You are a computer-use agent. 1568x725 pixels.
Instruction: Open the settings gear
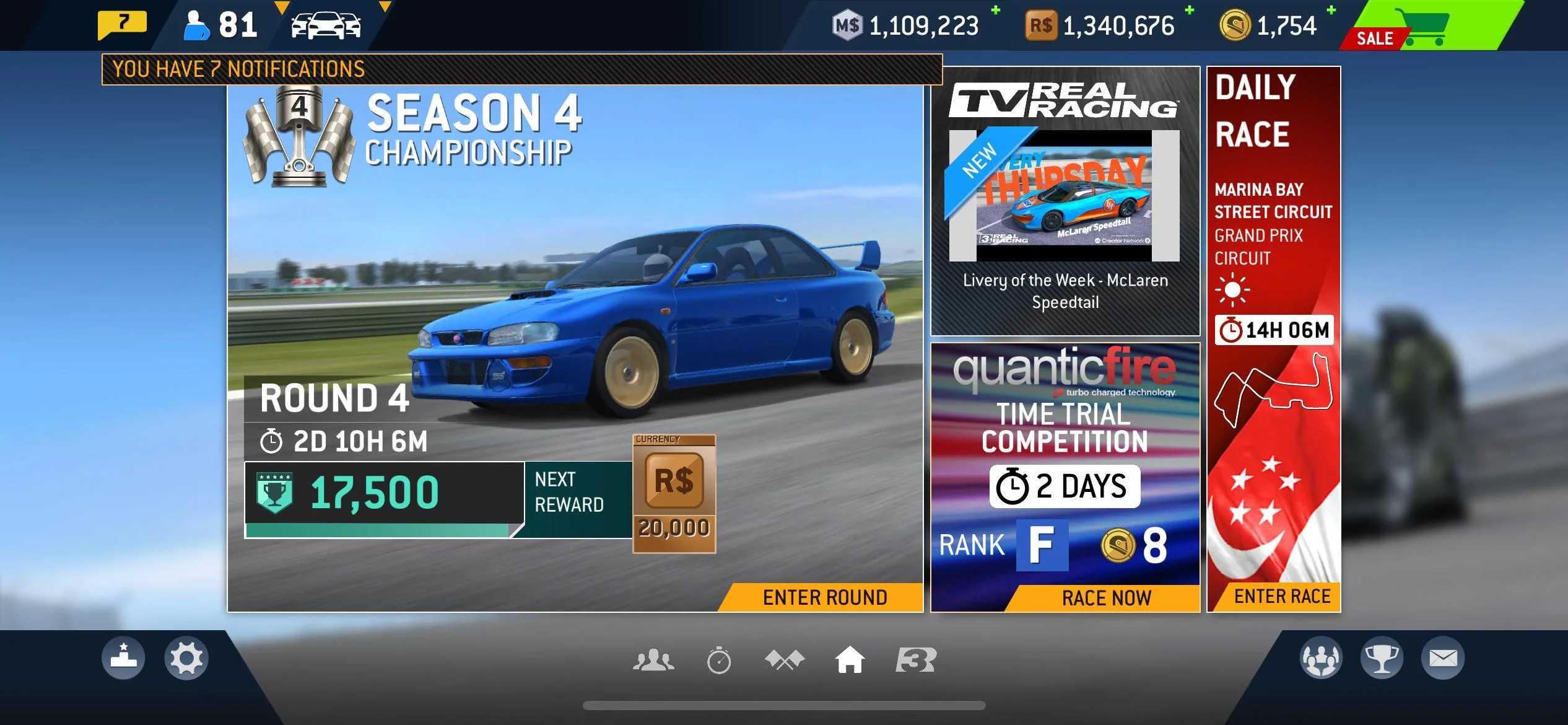tap(186, 658)
